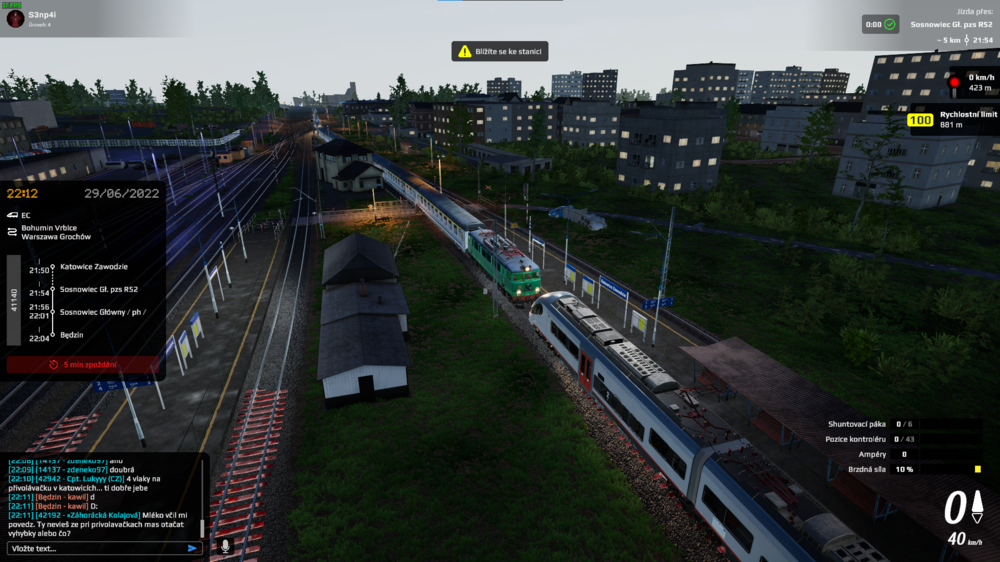Click the S3np4l player avatar
This screenshot has width=1000, height=562.
[x=15, y=18]
